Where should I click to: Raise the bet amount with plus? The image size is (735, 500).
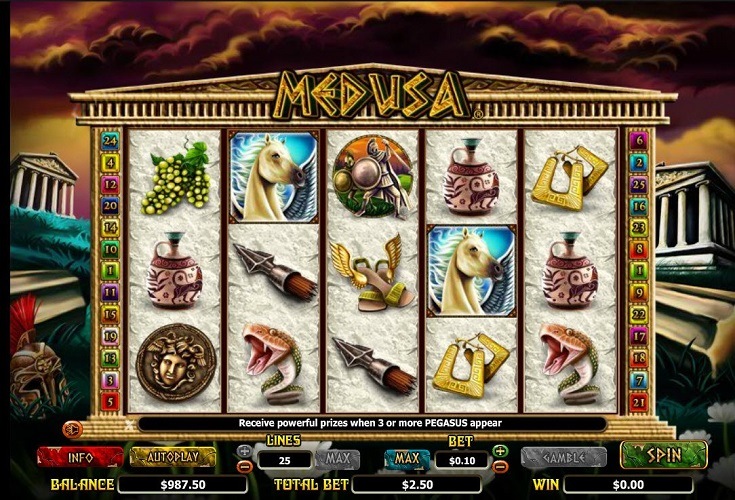tap(501, 451)
